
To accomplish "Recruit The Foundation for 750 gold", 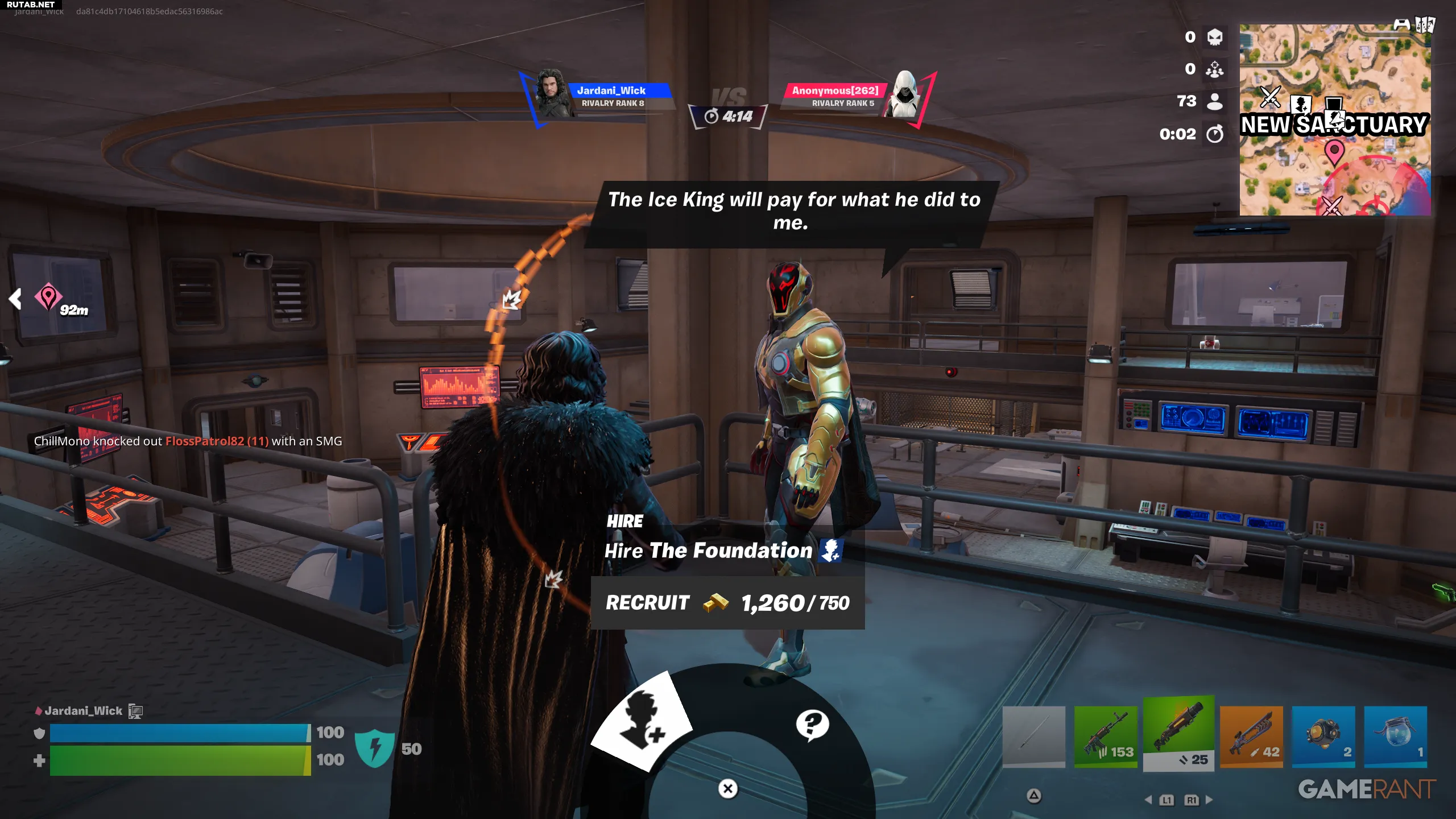I will tap(727, 603).
